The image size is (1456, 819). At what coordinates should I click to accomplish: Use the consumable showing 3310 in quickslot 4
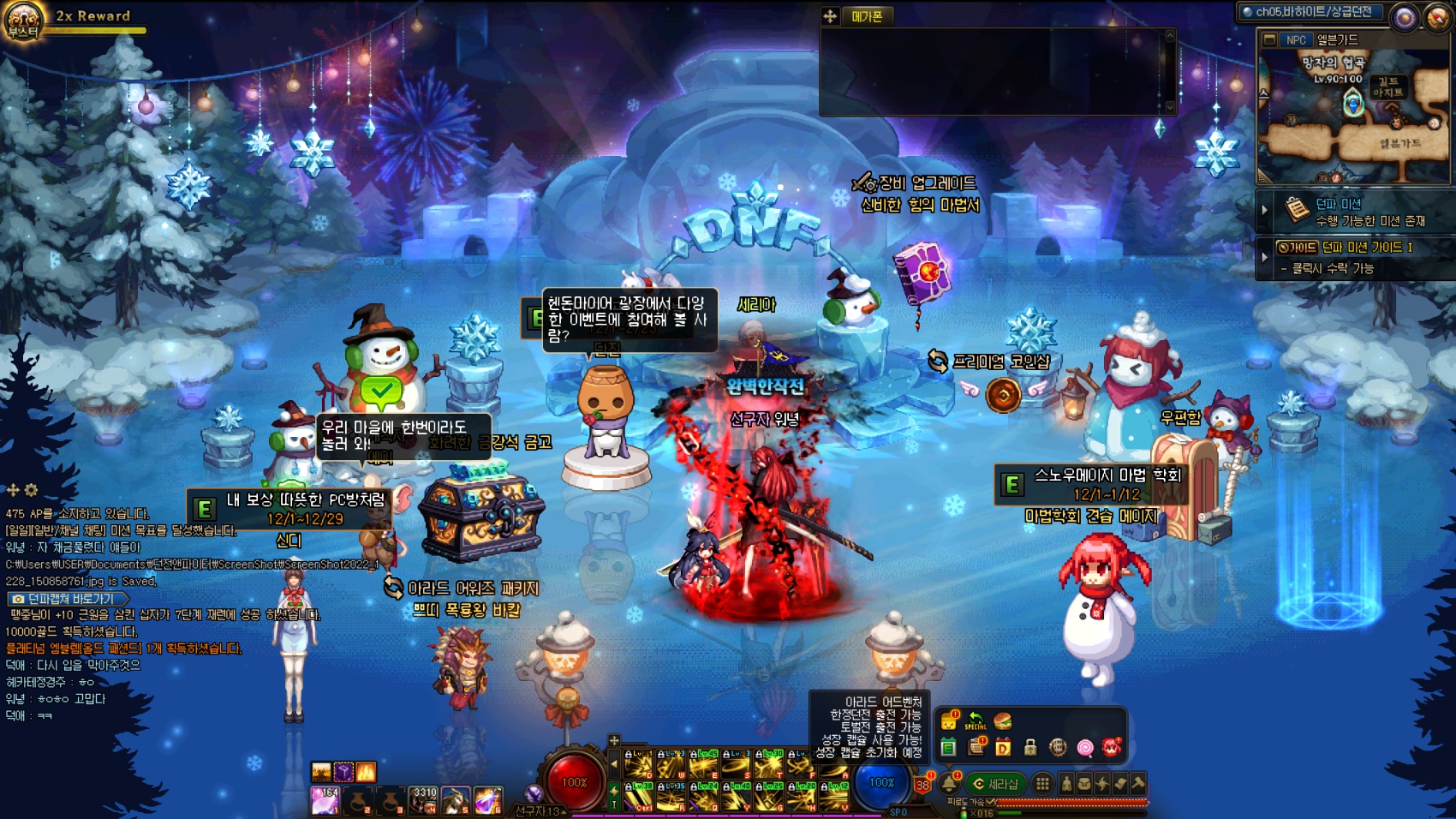click(x=423, y=800)
